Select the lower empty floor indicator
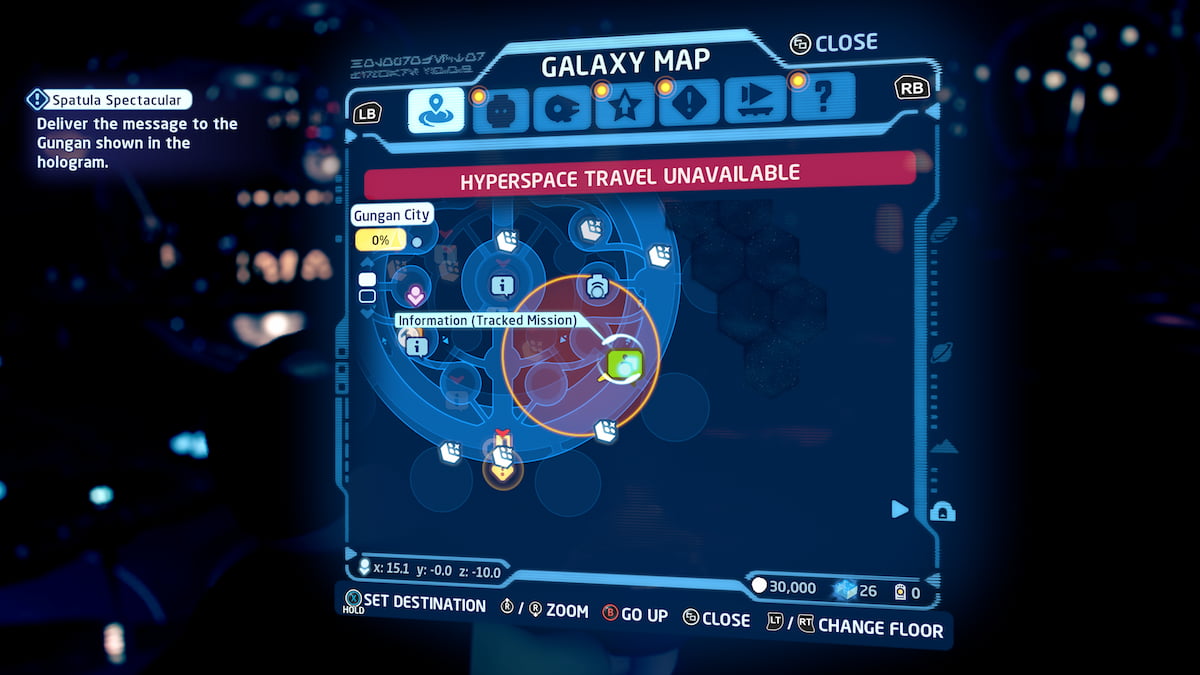 pyautogui.click(x=367, y=296)
